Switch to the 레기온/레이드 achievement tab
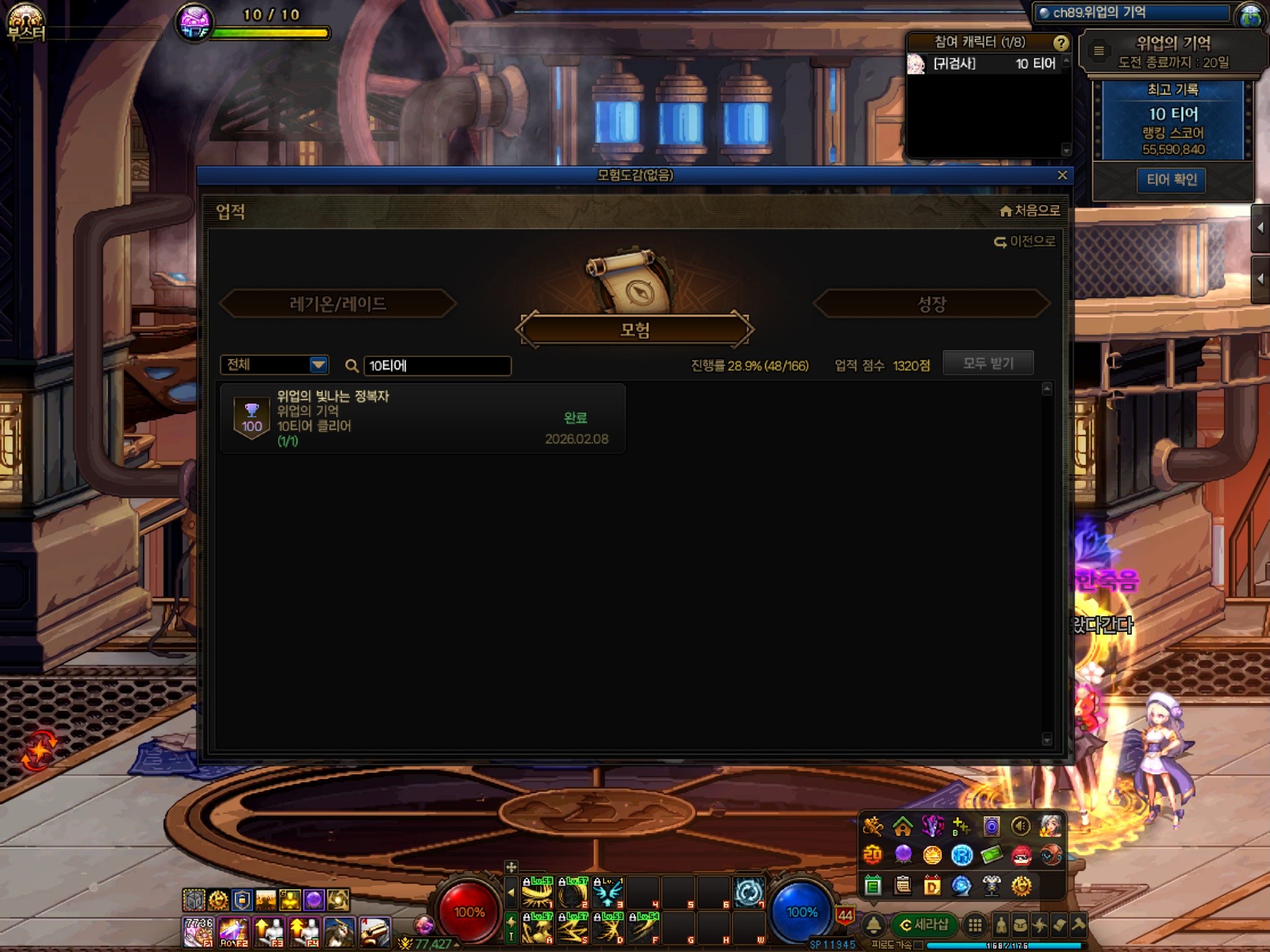This screenshot has height=952, width=1270. (x=337, y=304)
